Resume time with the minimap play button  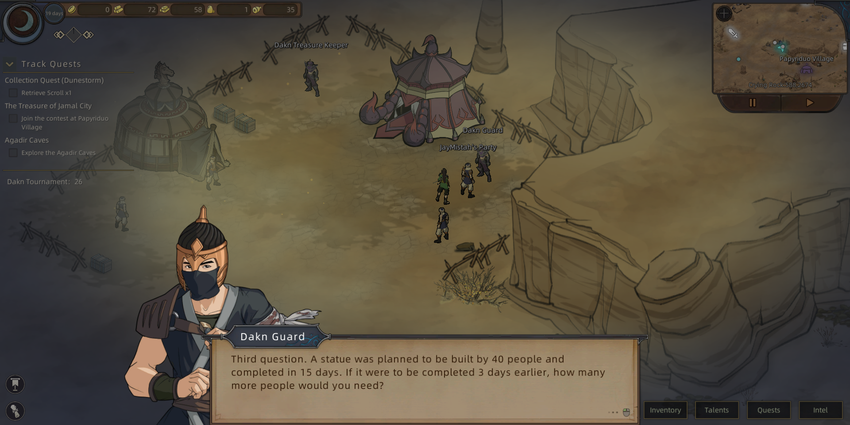pos(809,102)
